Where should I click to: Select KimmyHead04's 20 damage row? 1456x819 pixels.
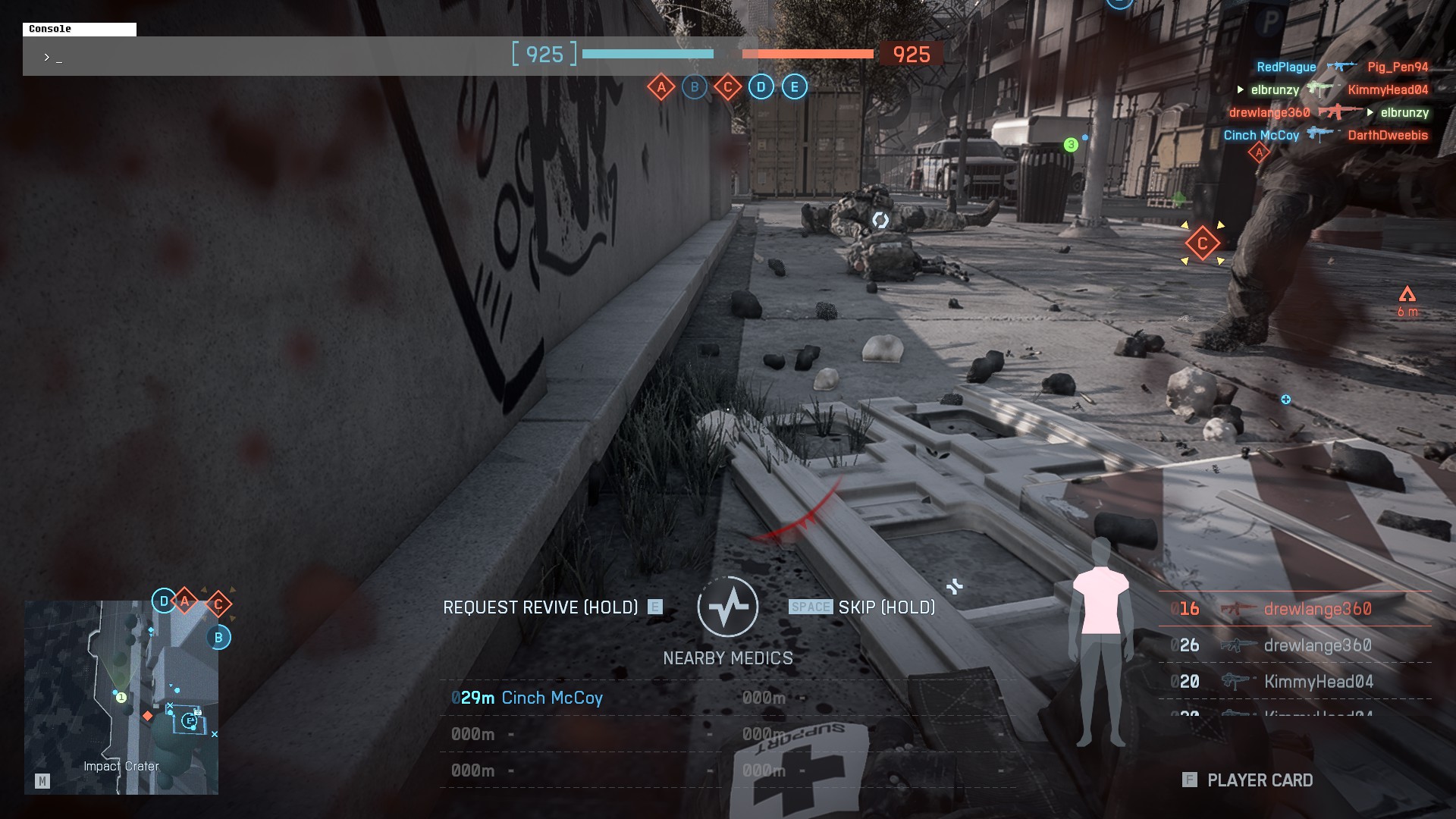click(x=1294, y=682)
